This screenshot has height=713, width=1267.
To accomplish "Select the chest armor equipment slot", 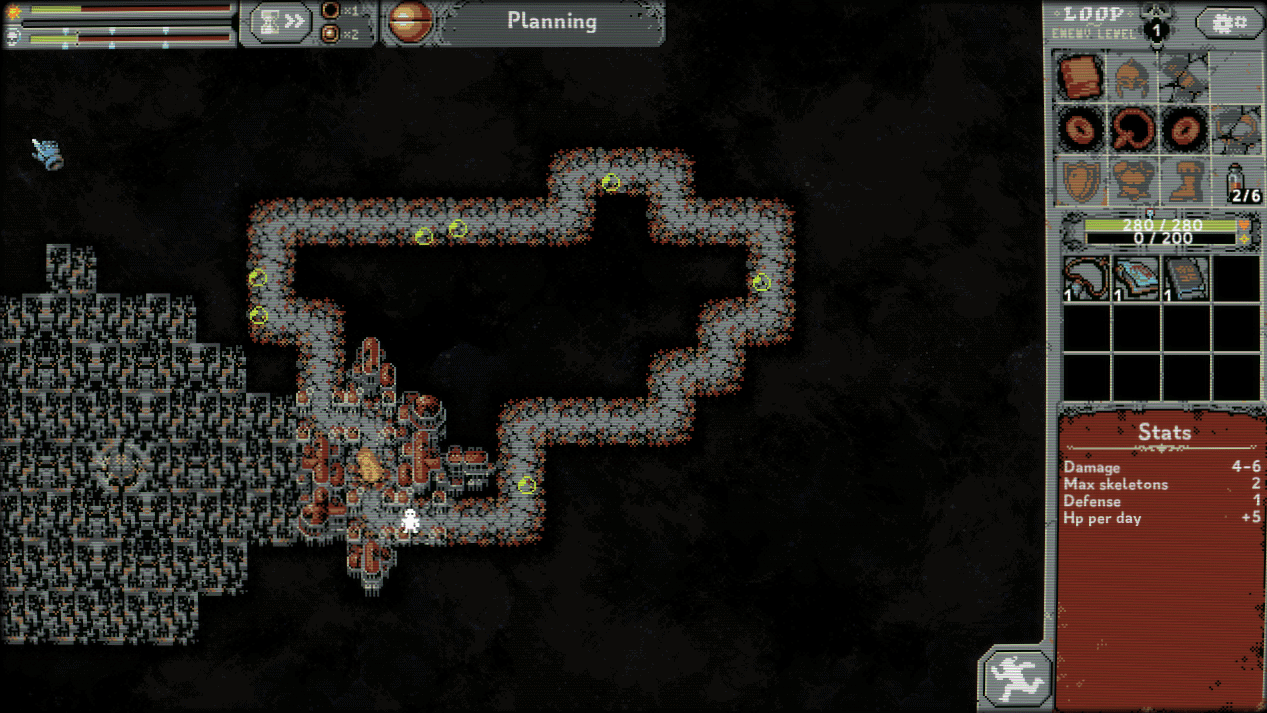I will click(x=1133, y=181).
